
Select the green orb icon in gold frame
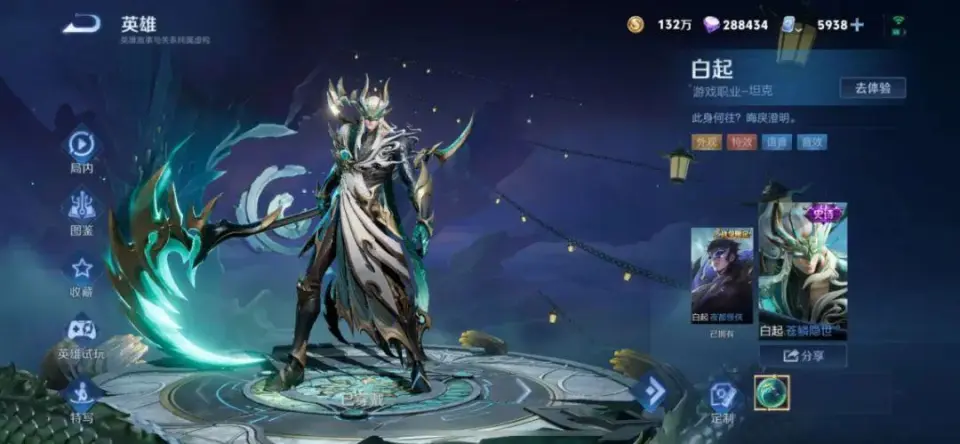[x=771, y=393]
